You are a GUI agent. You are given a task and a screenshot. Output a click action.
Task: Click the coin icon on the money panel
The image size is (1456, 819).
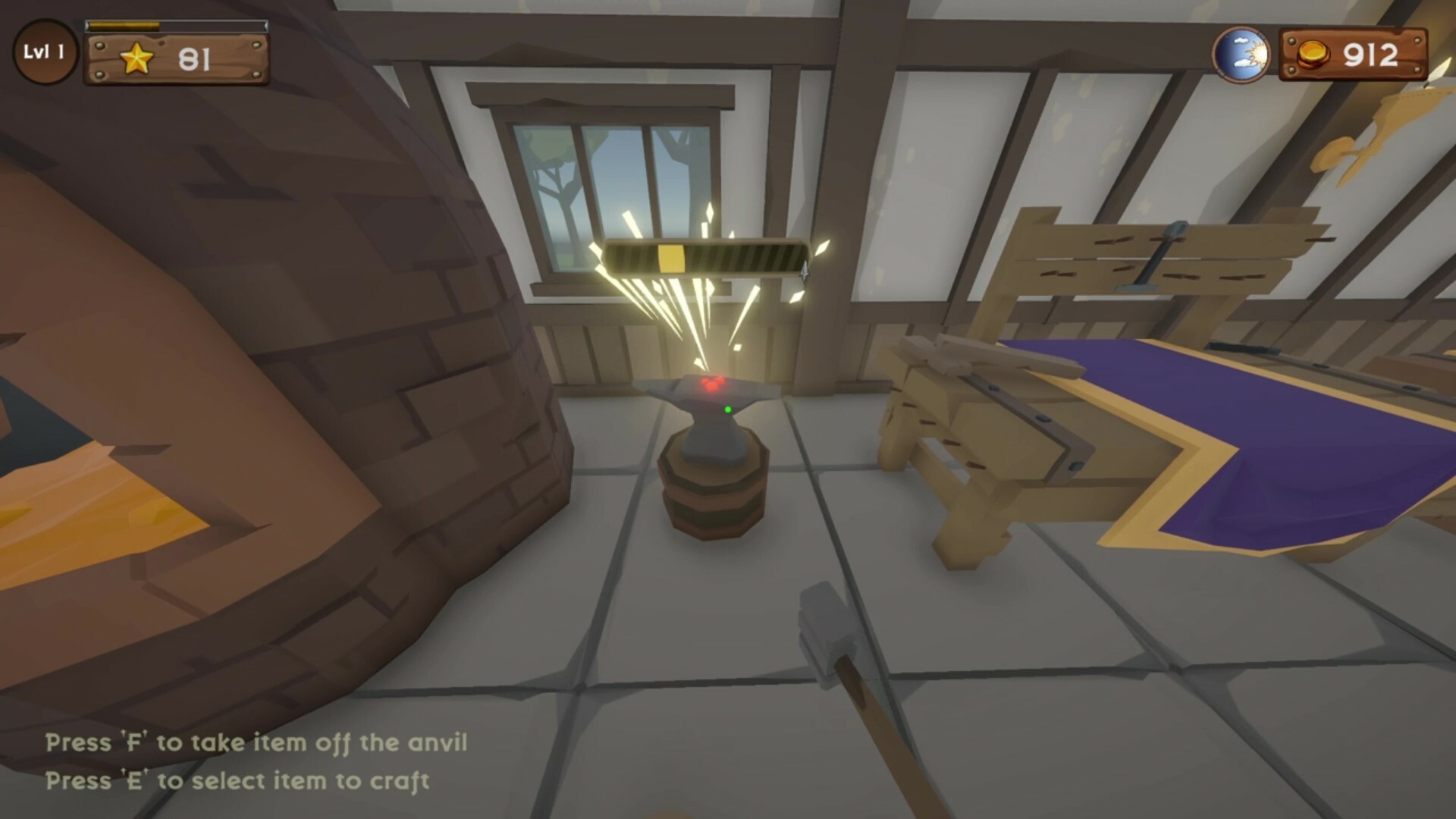coord(1313,55)
